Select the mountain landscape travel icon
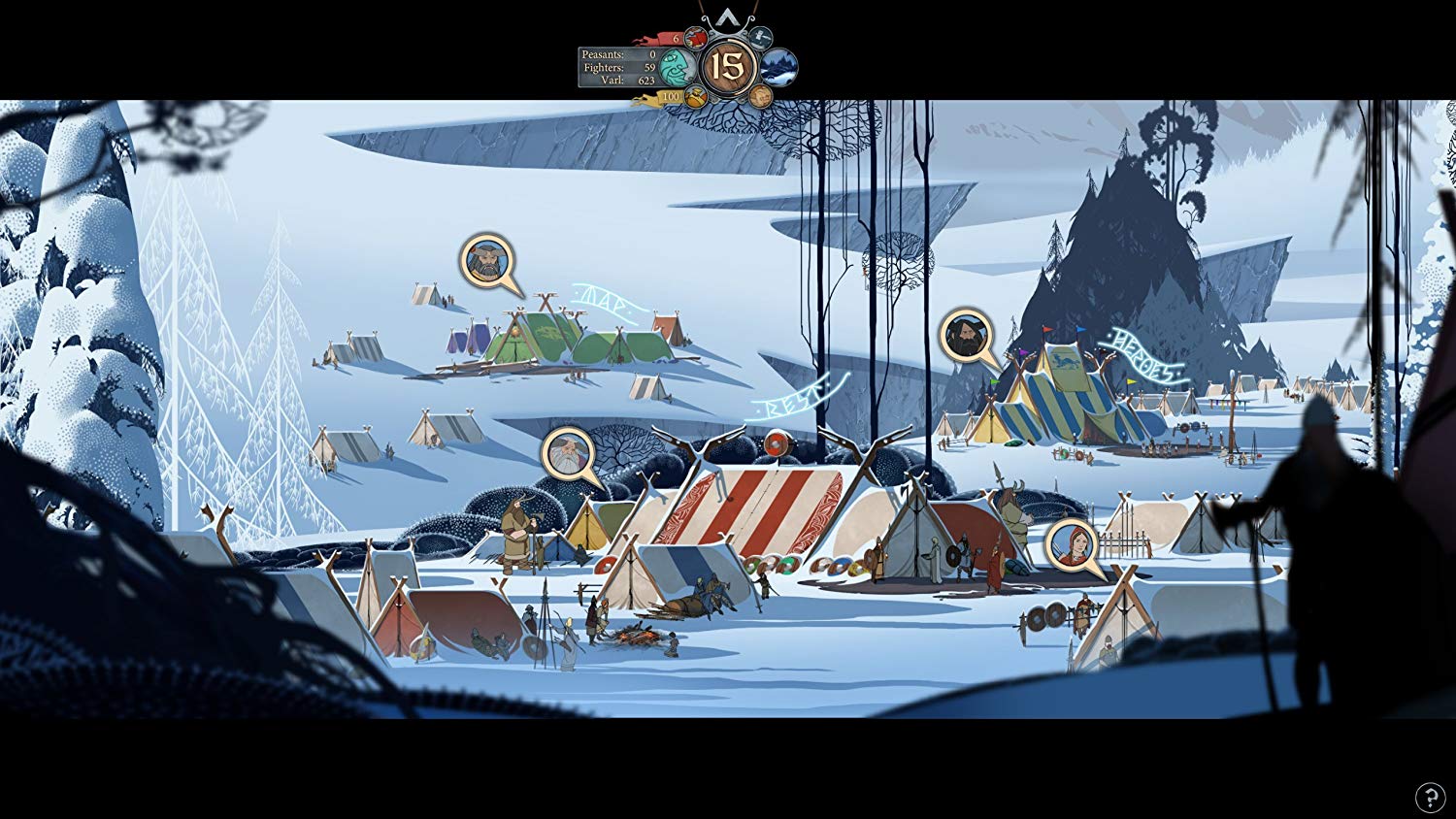Viewport: 1456px width, 819px height. [778, 67]
